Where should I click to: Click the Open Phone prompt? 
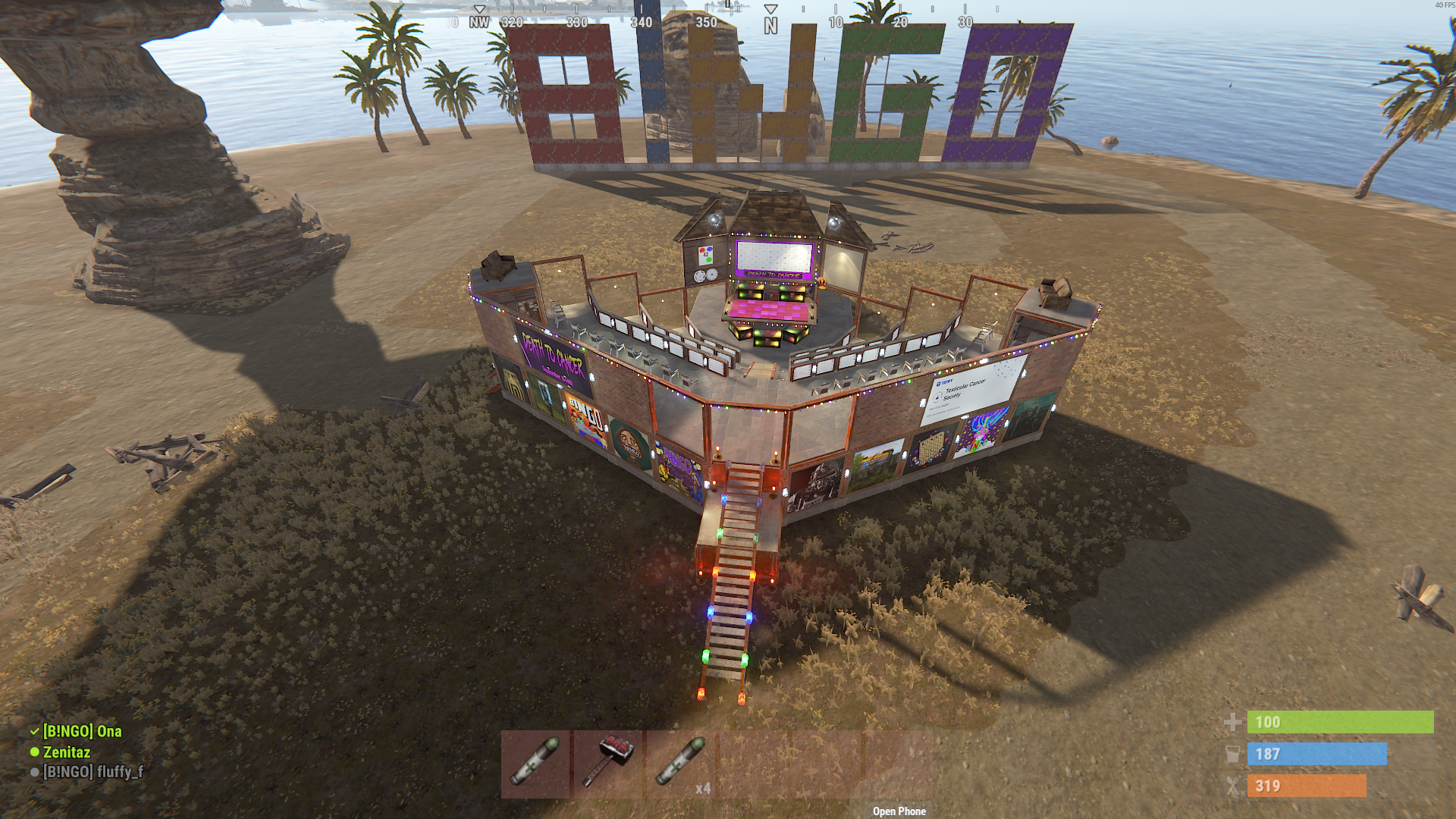pos(899,811)
